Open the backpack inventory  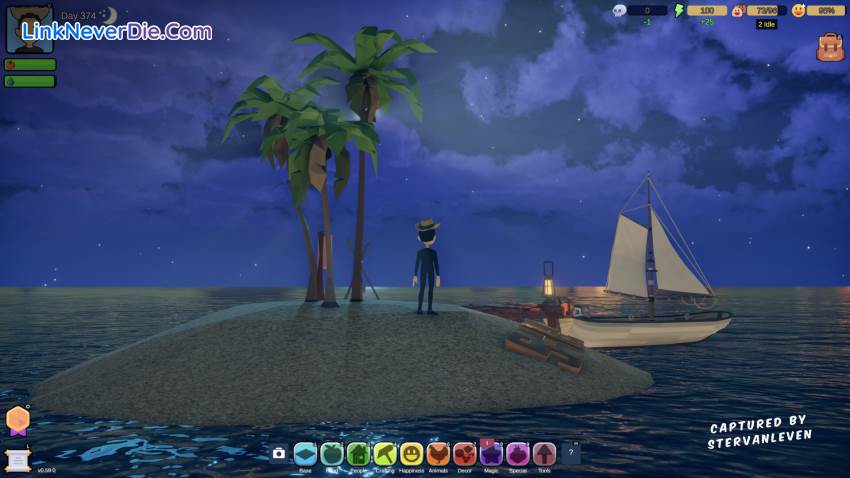coord(830,47)
